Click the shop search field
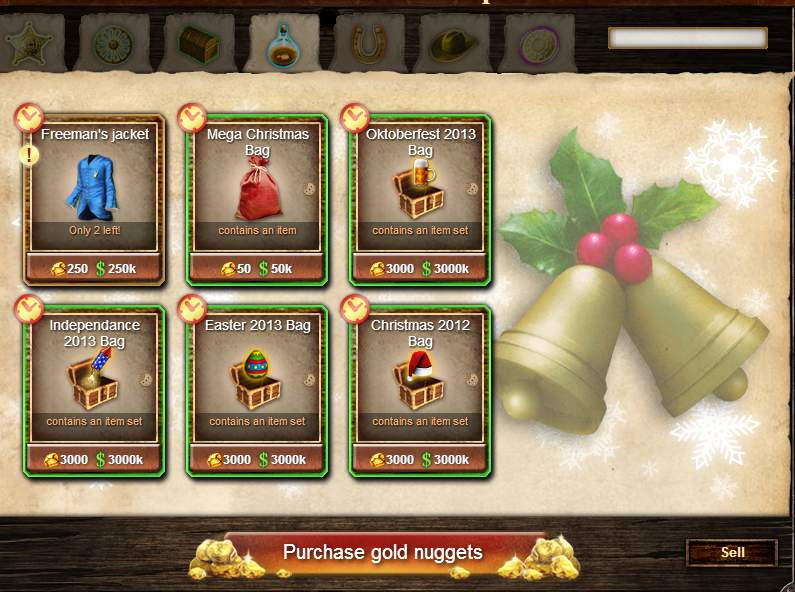The image size is (795, 592). click(687, 38)
